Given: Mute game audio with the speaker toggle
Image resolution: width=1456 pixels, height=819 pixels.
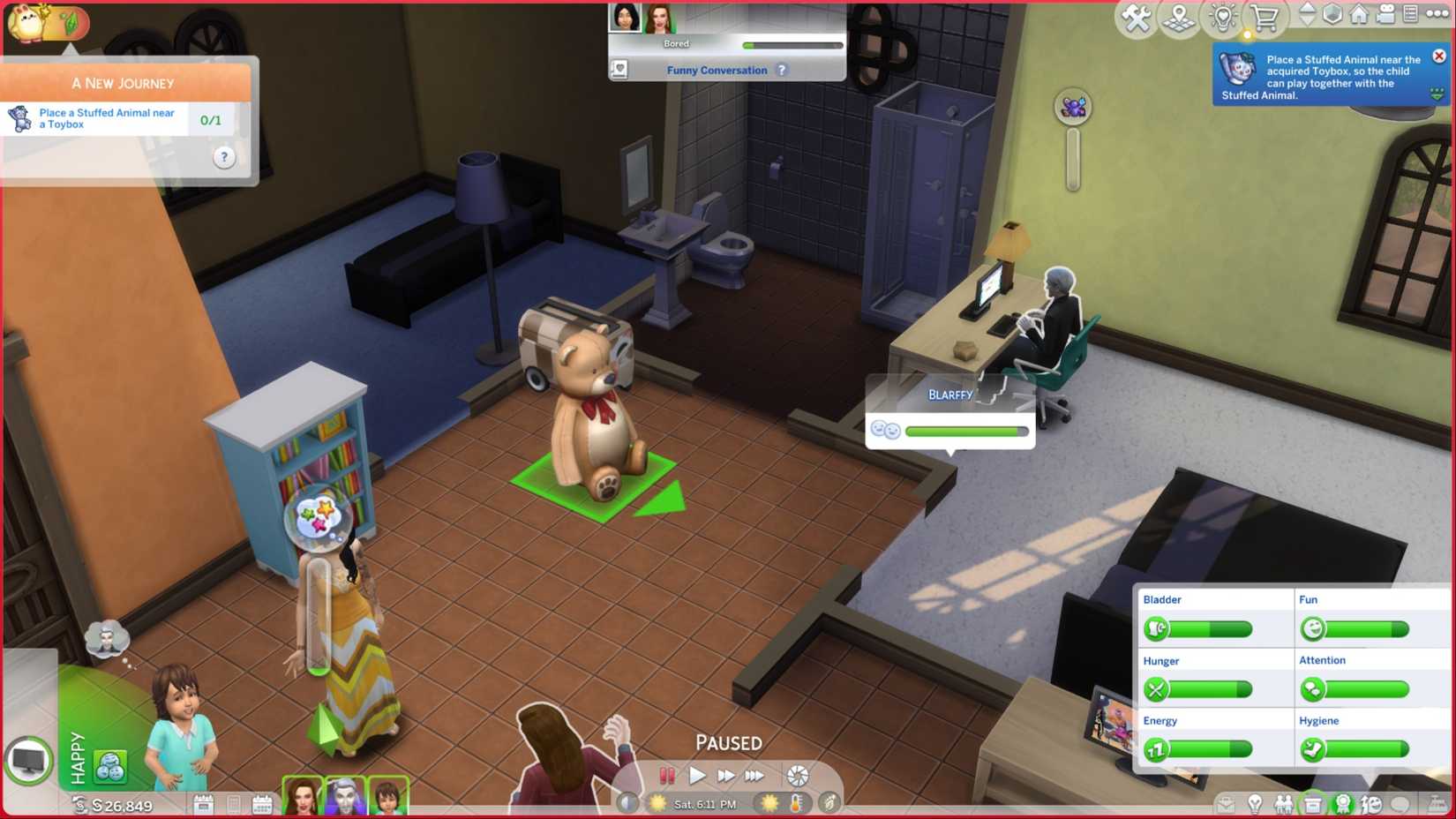Looking at the screenshot, I should (x=628, y=804).
